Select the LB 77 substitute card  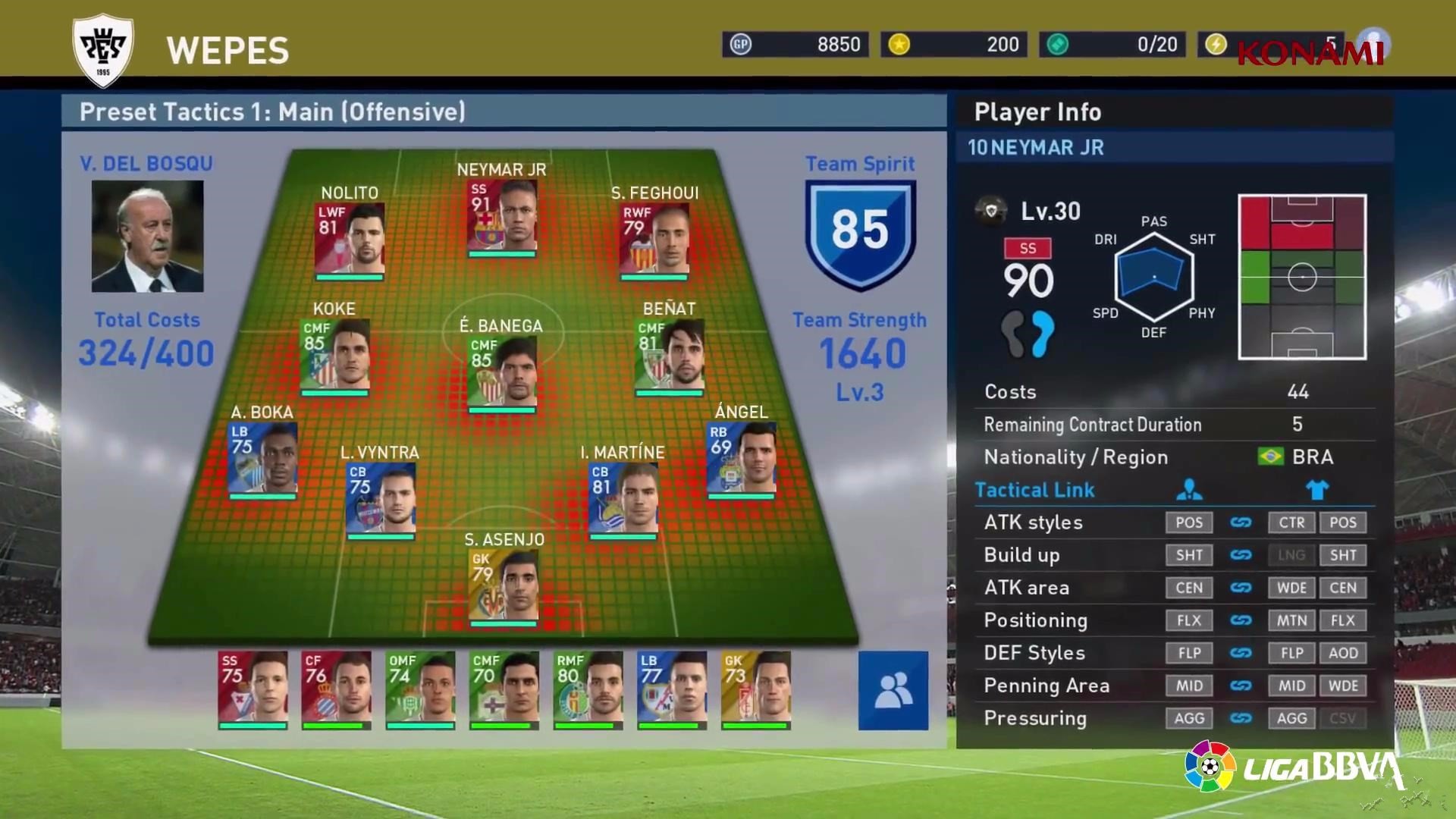tap(672, 689)
